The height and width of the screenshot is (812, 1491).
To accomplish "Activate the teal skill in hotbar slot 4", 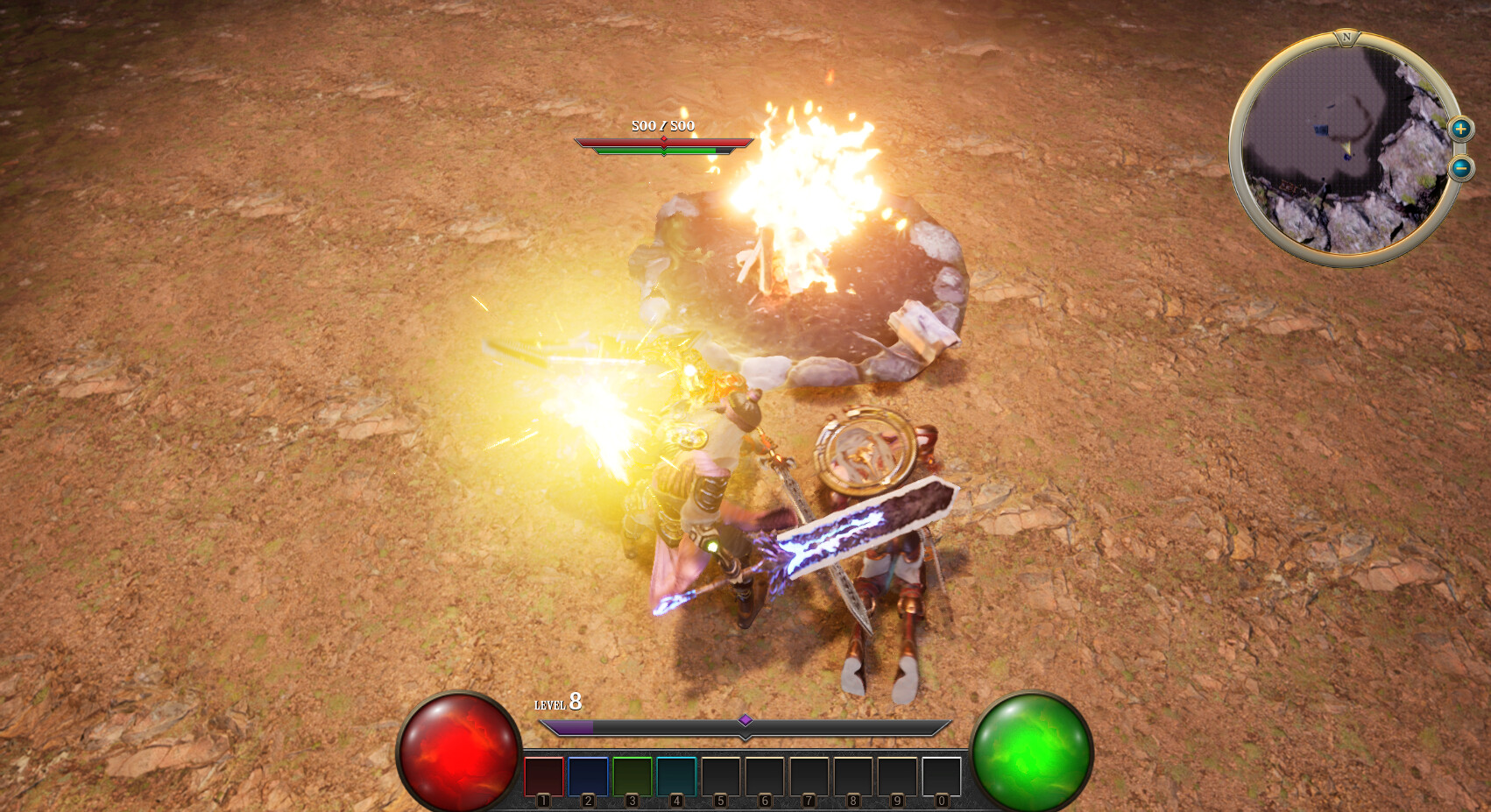I will 676,777.
